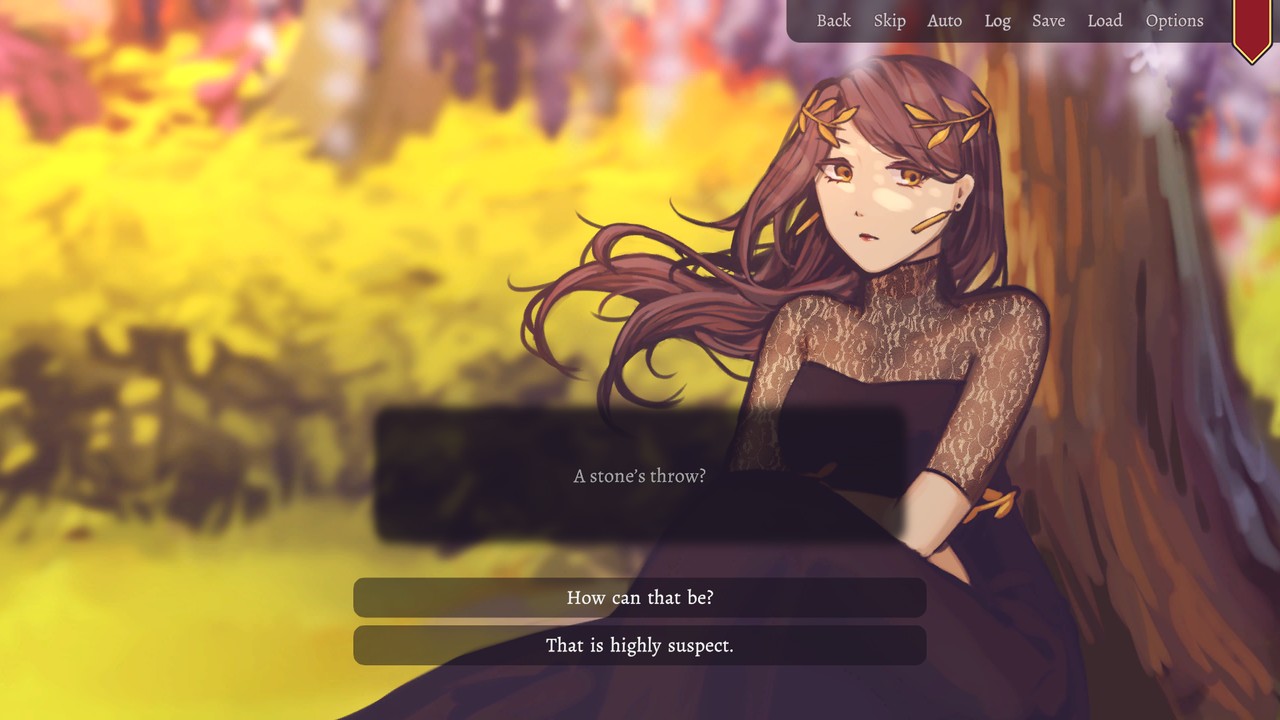Screen dimensions: 1280x720
Task: Enable Skip mode from the quick menu
Action: pos(889,20)
